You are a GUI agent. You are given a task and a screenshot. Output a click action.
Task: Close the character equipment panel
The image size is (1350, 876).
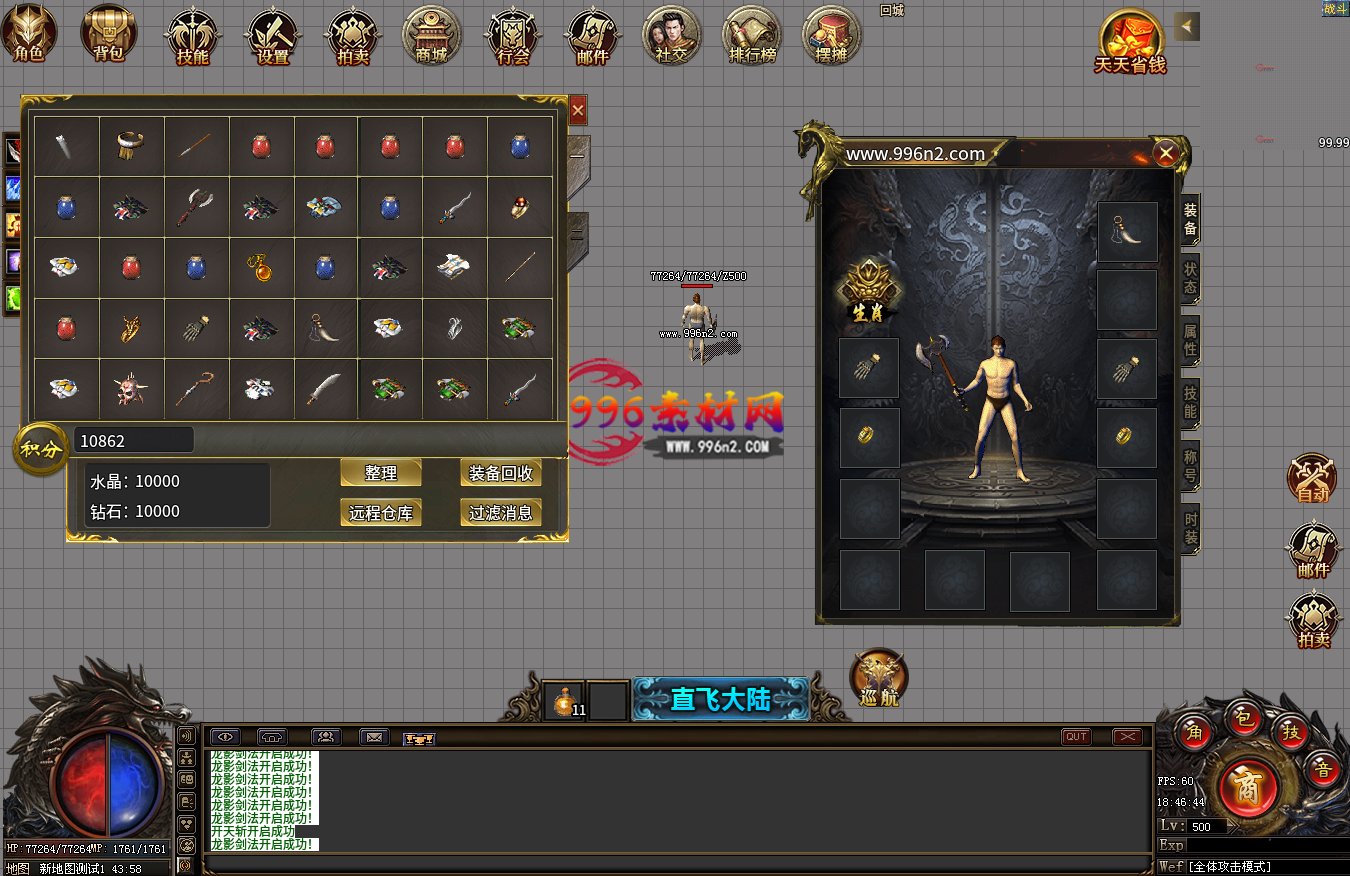(1165, 153)
